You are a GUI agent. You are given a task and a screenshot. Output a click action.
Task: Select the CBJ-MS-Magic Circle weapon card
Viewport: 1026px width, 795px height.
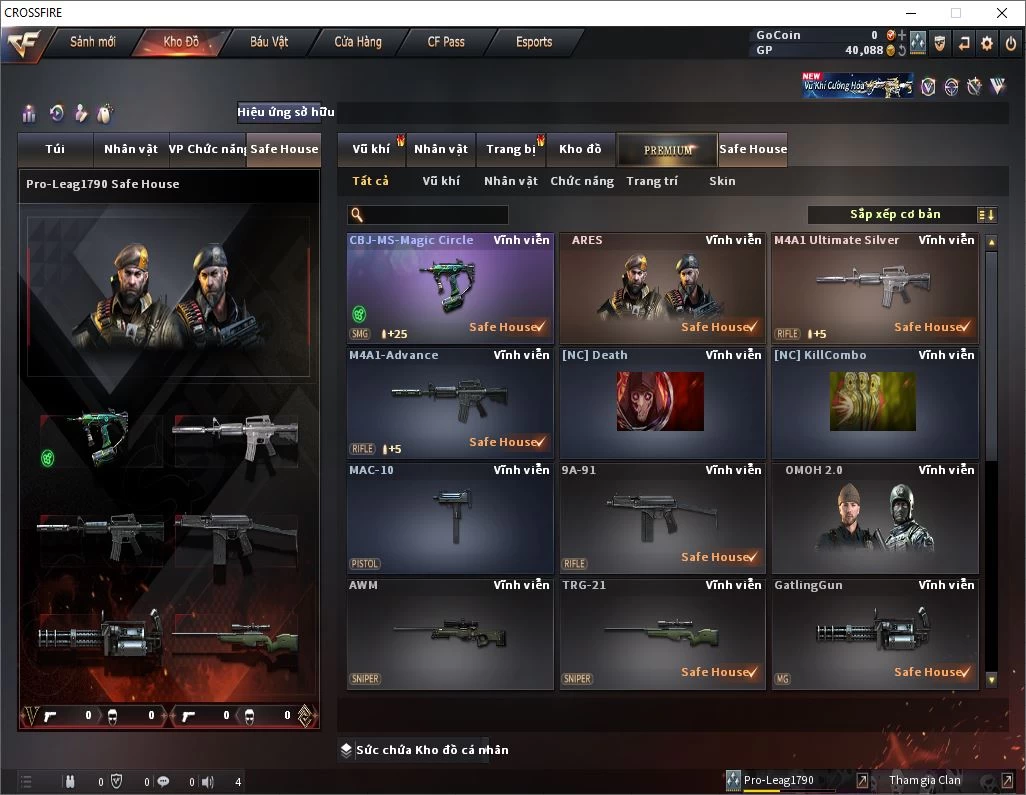[450, 288]
